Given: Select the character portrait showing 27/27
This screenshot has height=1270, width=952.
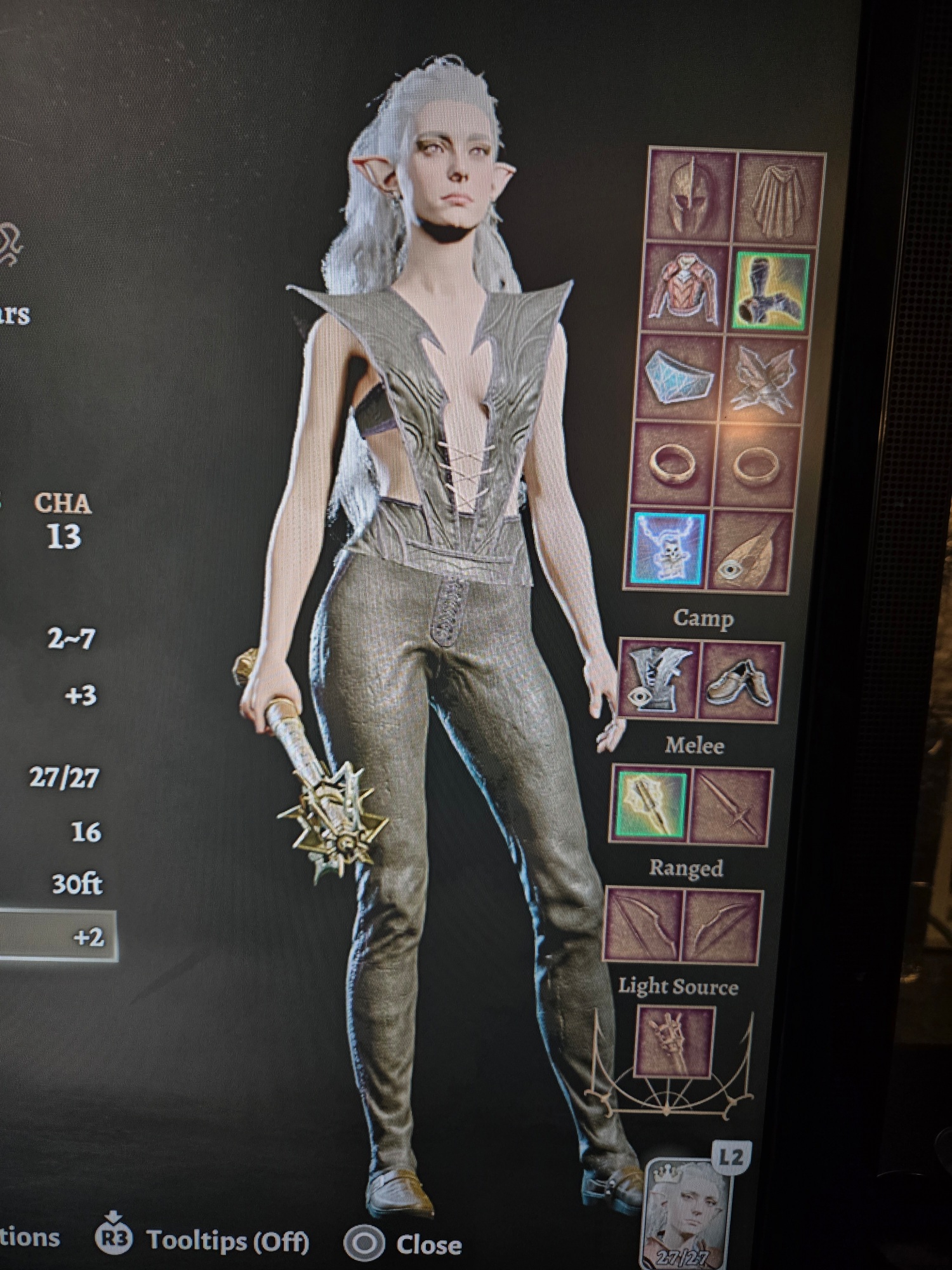Looking at the screenshot, I should pos(685,1213).
